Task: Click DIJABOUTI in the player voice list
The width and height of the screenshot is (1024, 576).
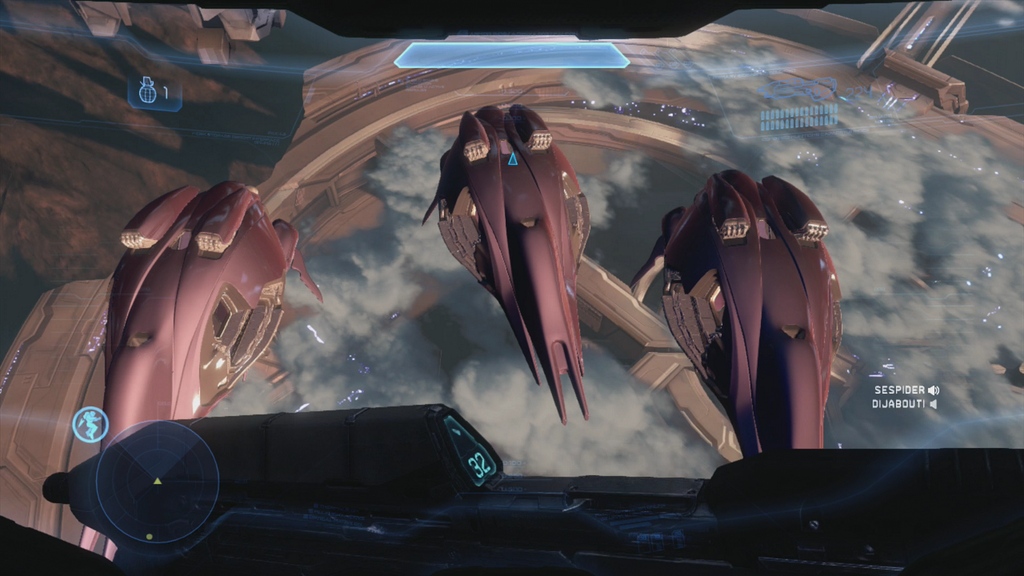Action: [x=898, y=404]
